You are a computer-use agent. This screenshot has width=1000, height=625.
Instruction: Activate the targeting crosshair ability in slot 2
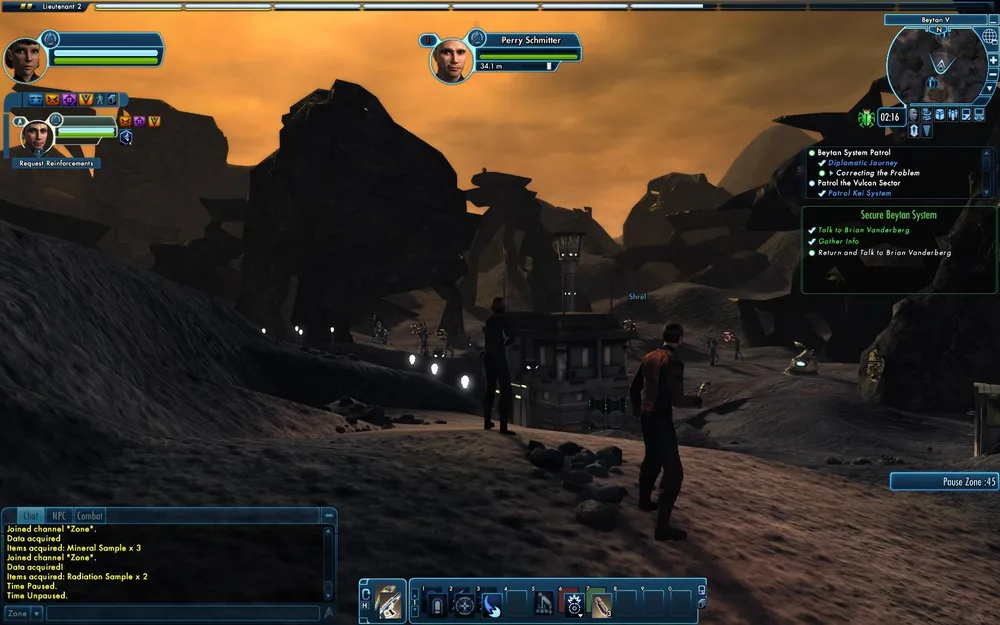click(464, 604)
